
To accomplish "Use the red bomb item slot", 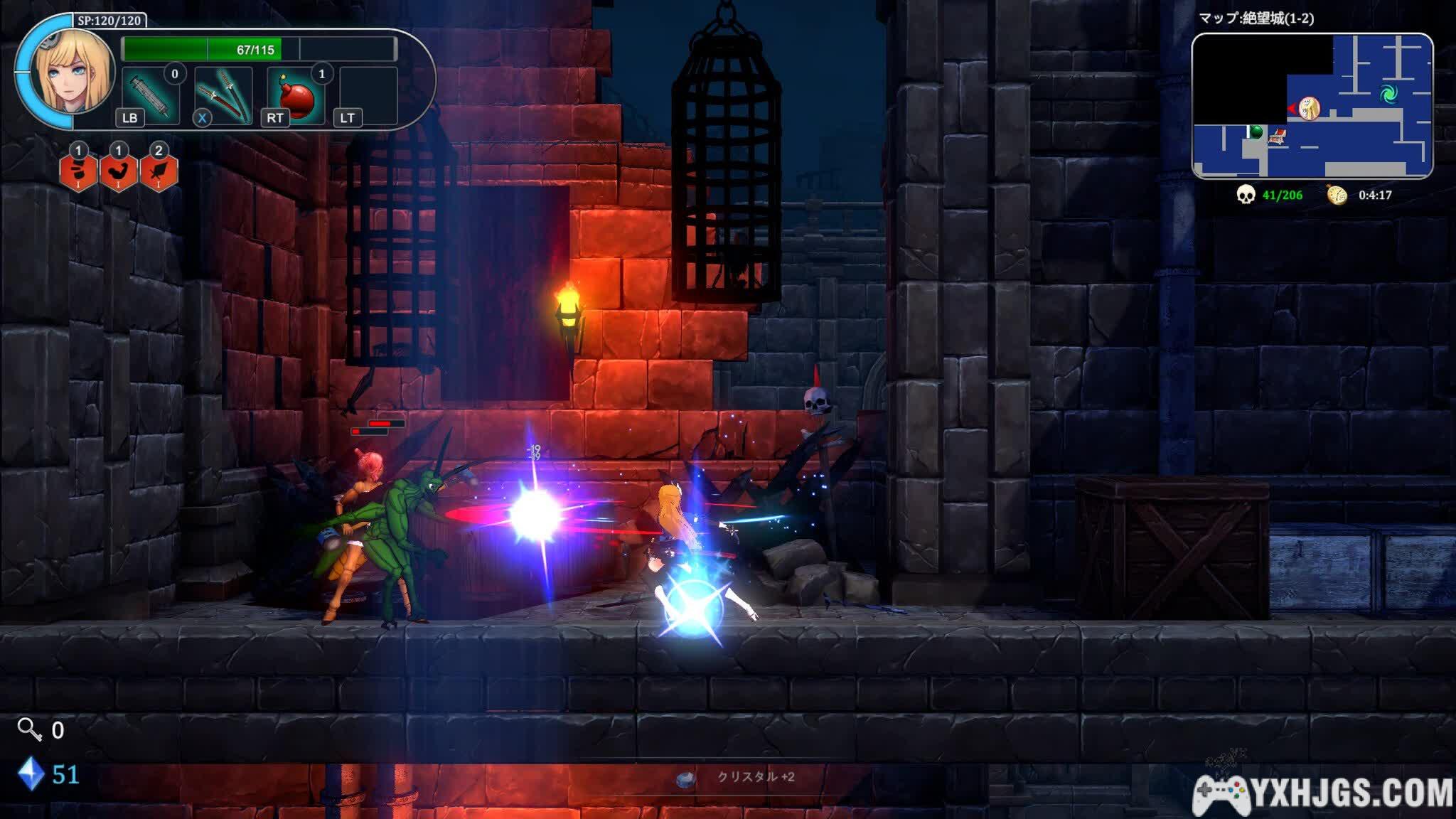I will coord(296,96).
